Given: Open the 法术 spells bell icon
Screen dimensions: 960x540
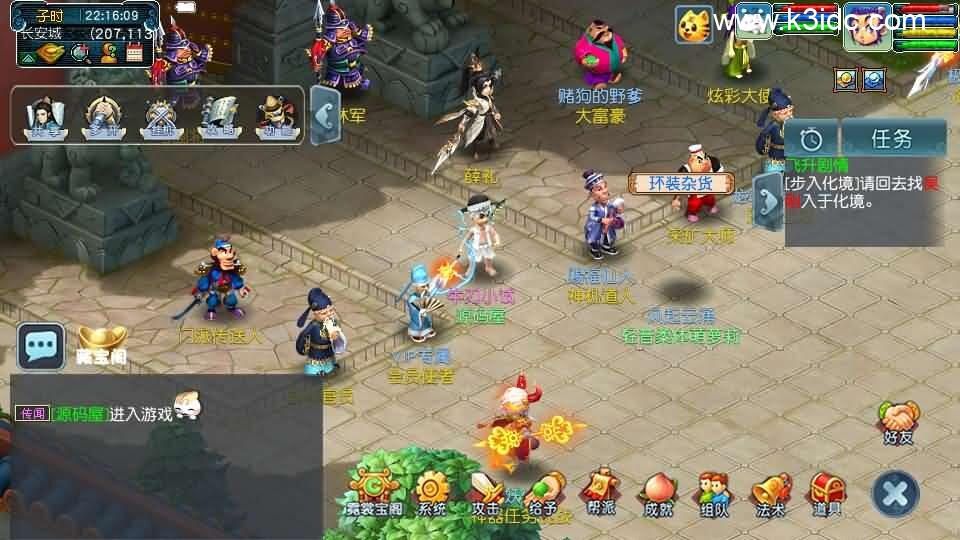Looking at the screenshot, I should click(770, 491).
